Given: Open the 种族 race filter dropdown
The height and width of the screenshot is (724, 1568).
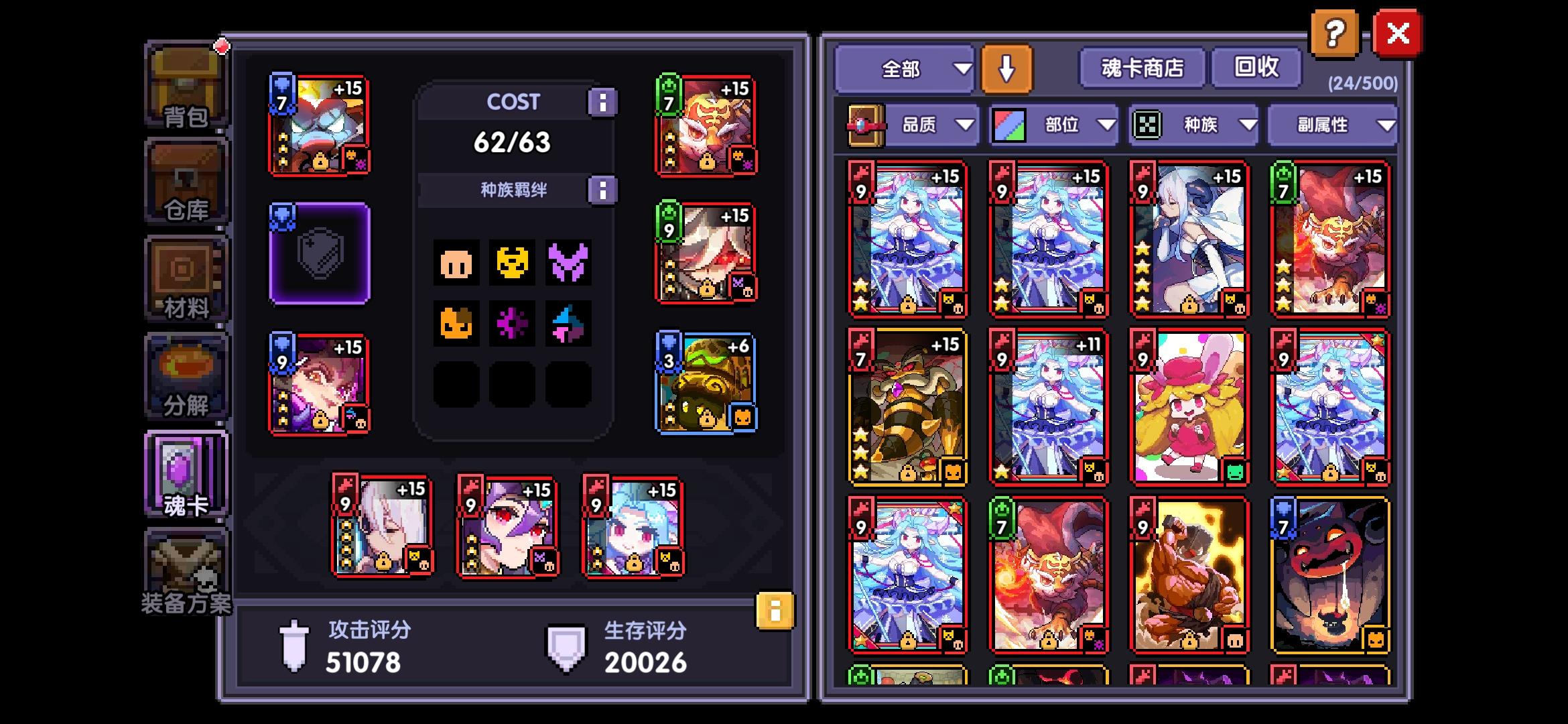Looking at the screenshot, I should click(1206, 125).
